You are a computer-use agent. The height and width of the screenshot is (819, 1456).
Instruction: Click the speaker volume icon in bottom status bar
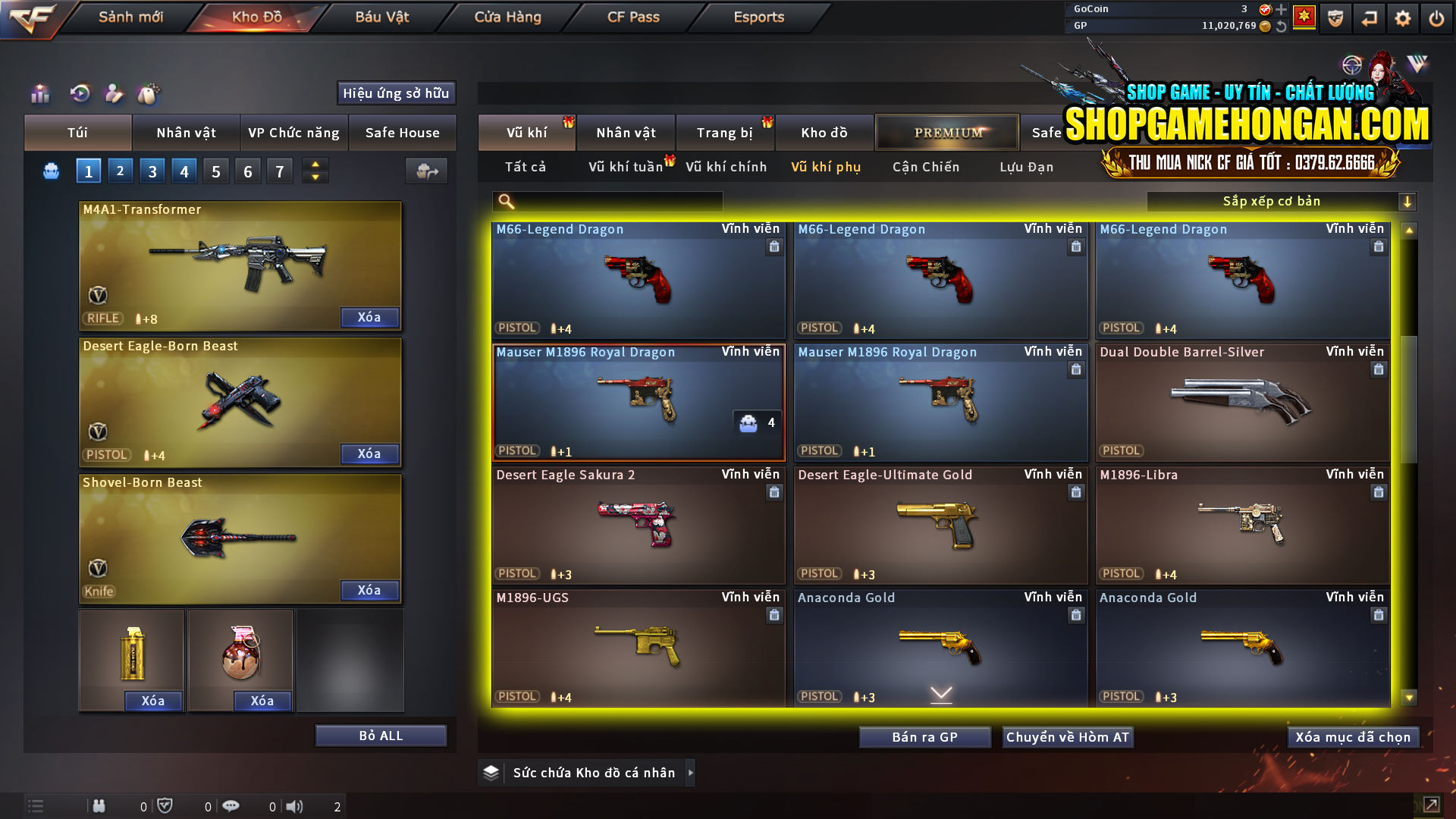(x=295, y=805)
